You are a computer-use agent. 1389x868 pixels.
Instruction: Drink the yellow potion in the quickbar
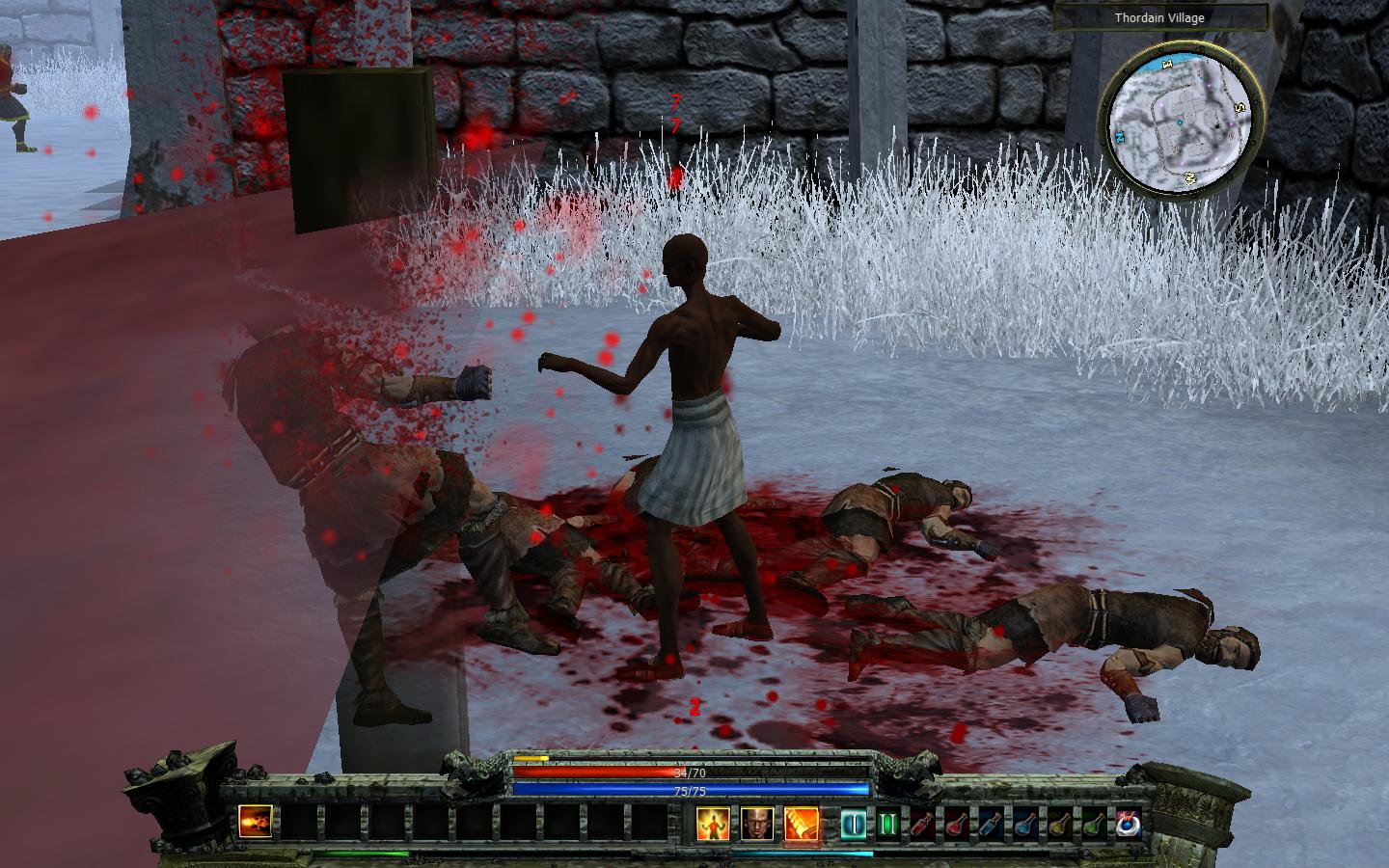[x=1059, y=824]
